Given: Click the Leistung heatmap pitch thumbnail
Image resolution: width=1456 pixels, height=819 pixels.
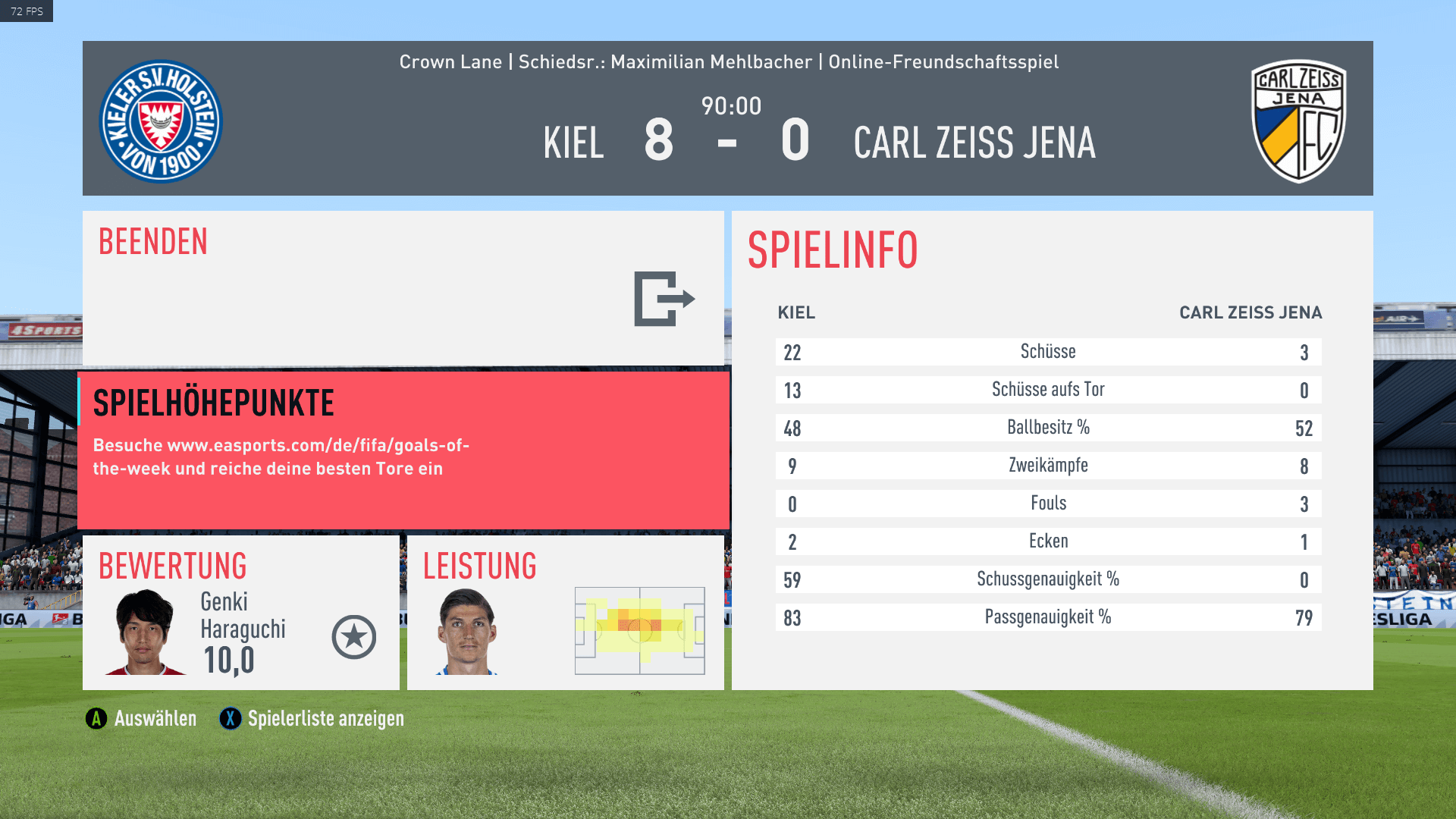Looking at the screenshot, I should tap(639, 630).
